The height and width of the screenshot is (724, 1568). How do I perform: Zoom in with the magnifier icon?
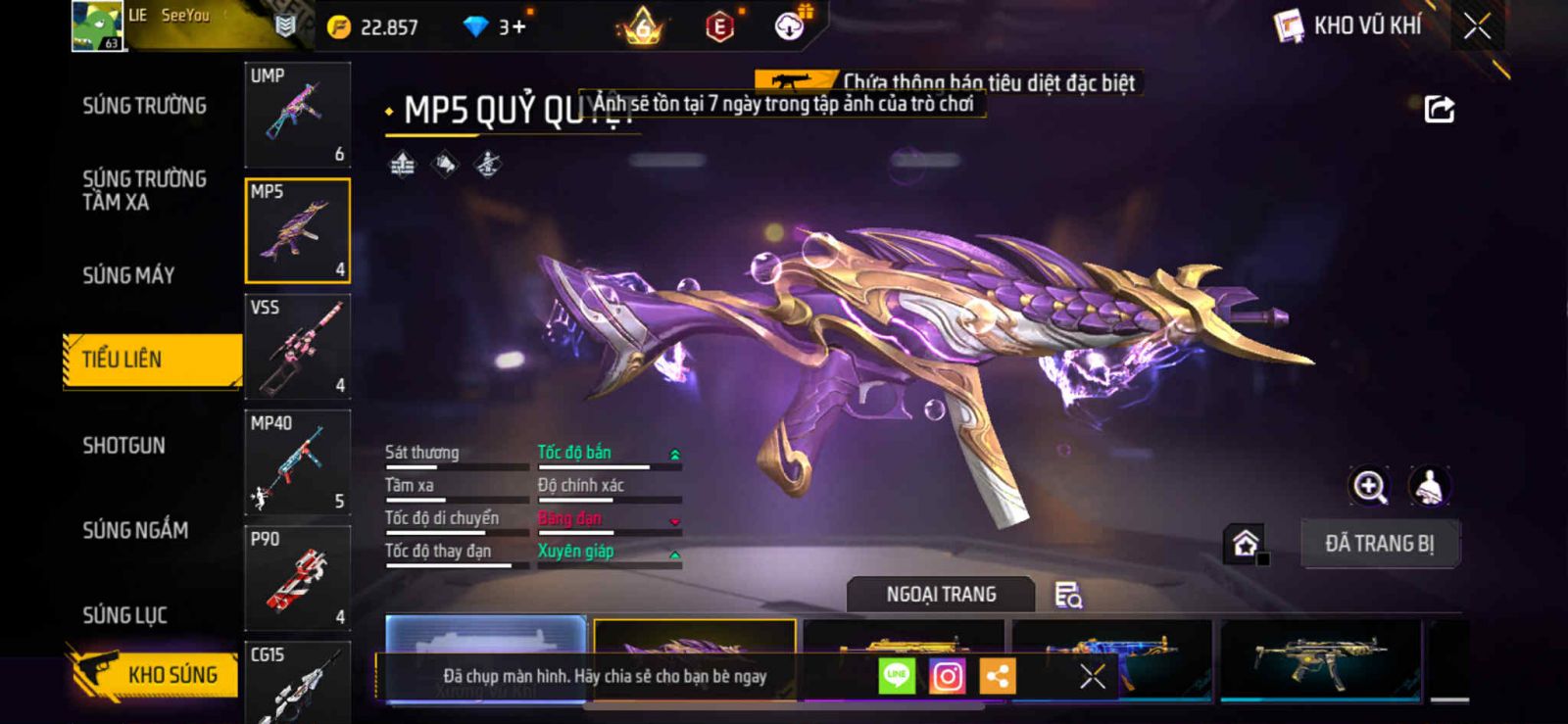point(1369,486)
